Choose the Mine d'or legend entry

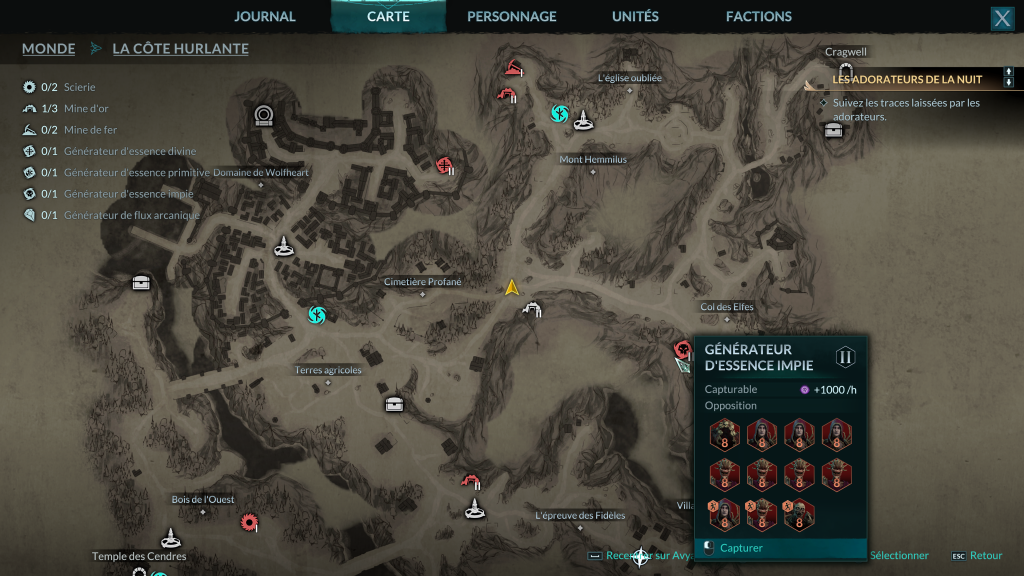click(x=85, y=108)
